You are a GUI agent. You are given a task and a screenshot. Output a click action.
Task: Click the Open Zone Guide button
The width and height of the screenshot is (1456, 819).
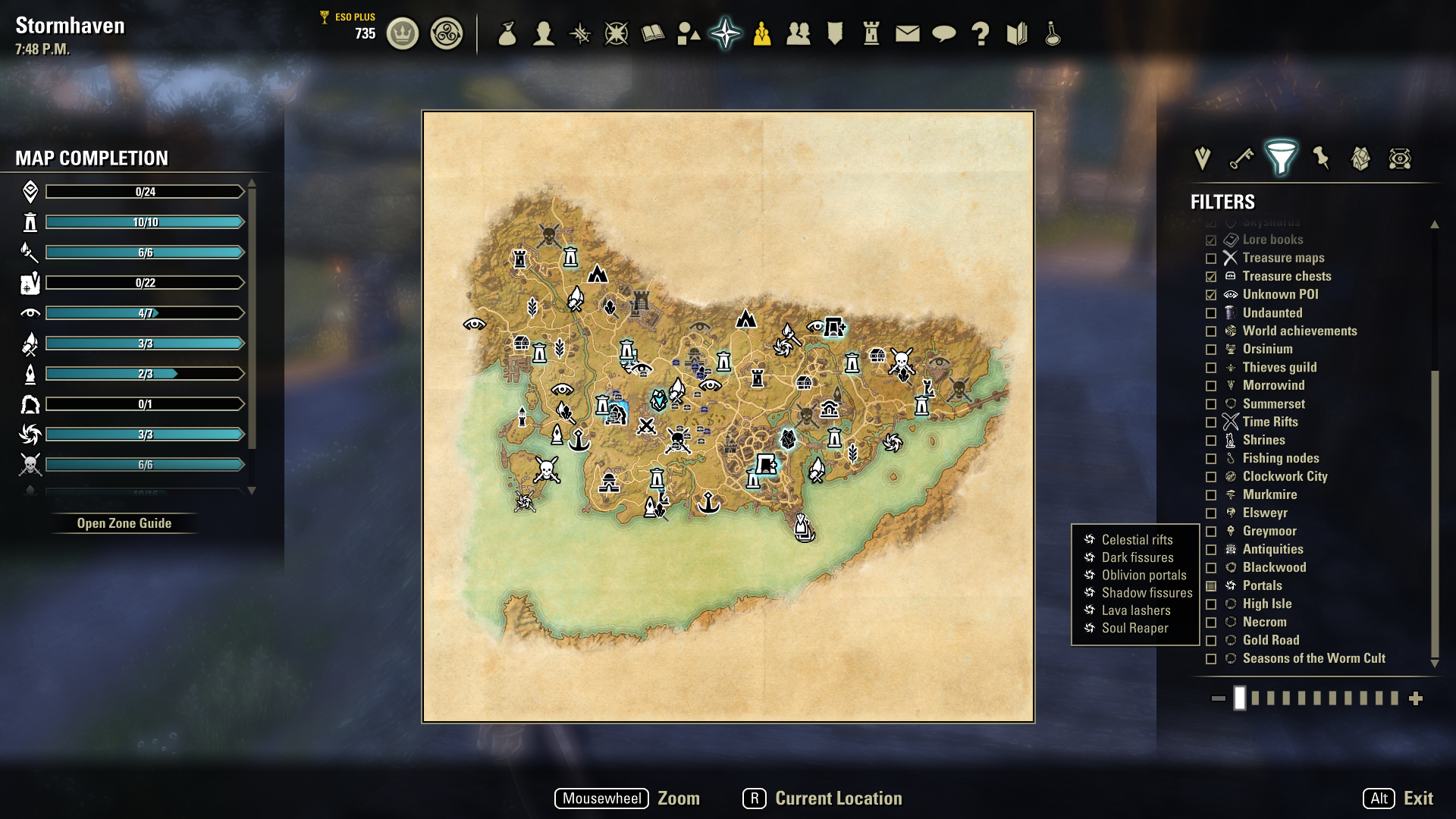click(124, 522)
